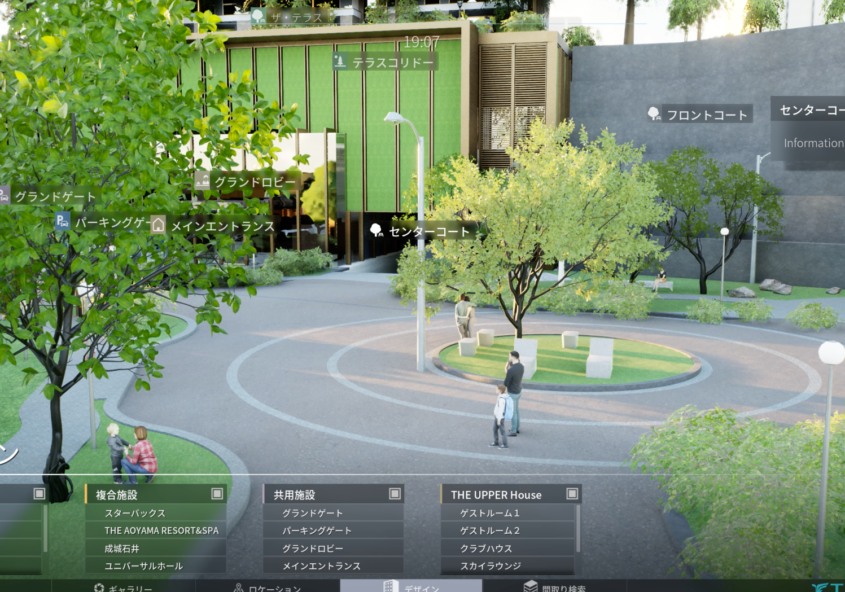Select the フロントコート map label

pos(699,114)
